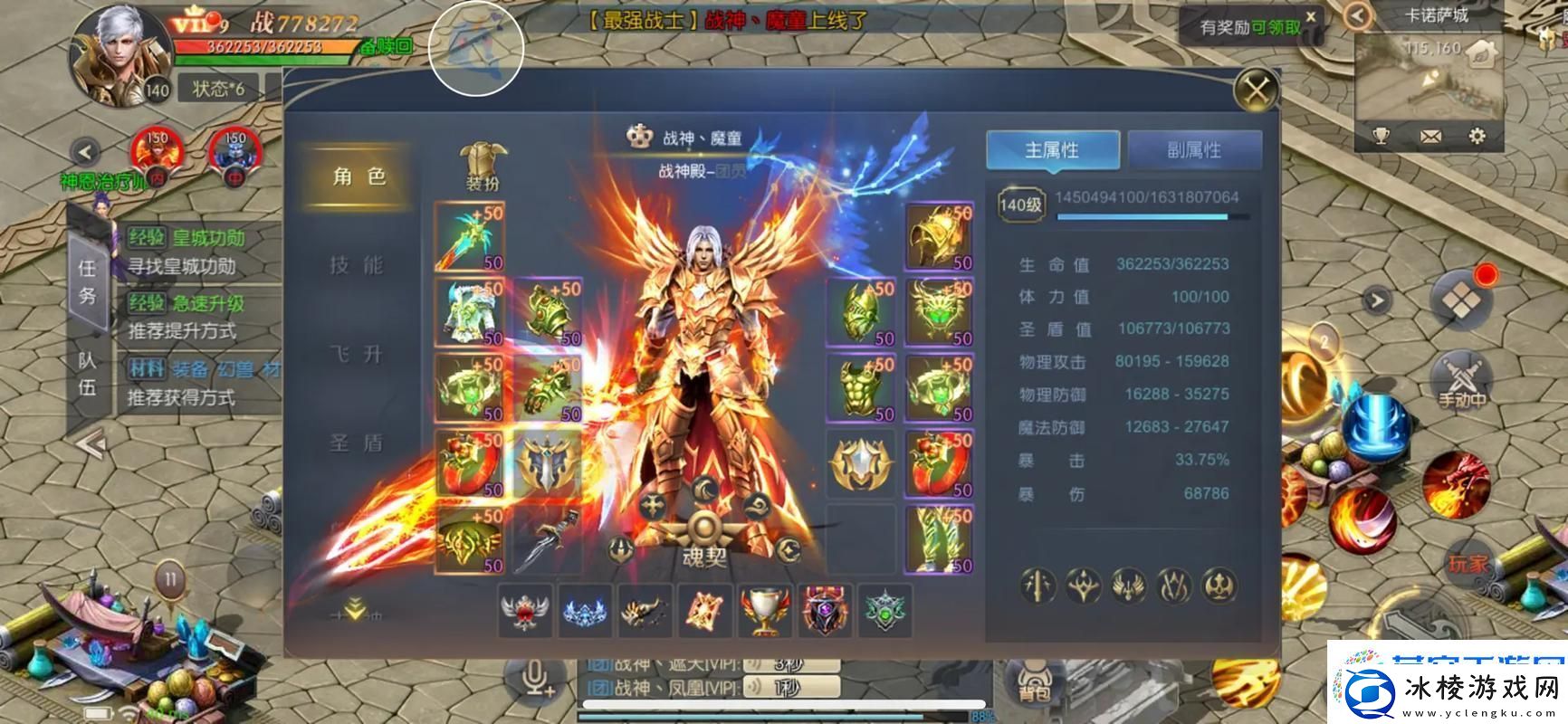Open the trophy achievement icon in badge row

(765, 609)
